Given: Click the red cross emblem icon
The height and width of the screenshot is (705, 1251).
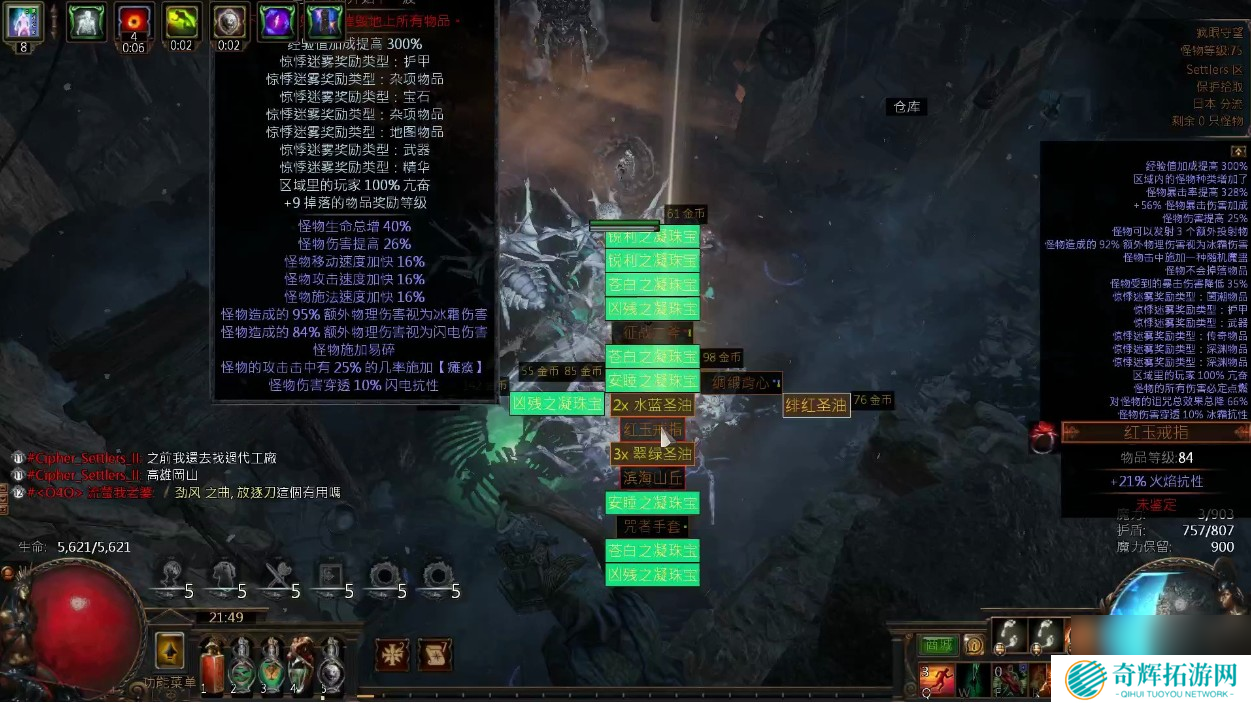Looking at the screenshot, I should point(392,654).
